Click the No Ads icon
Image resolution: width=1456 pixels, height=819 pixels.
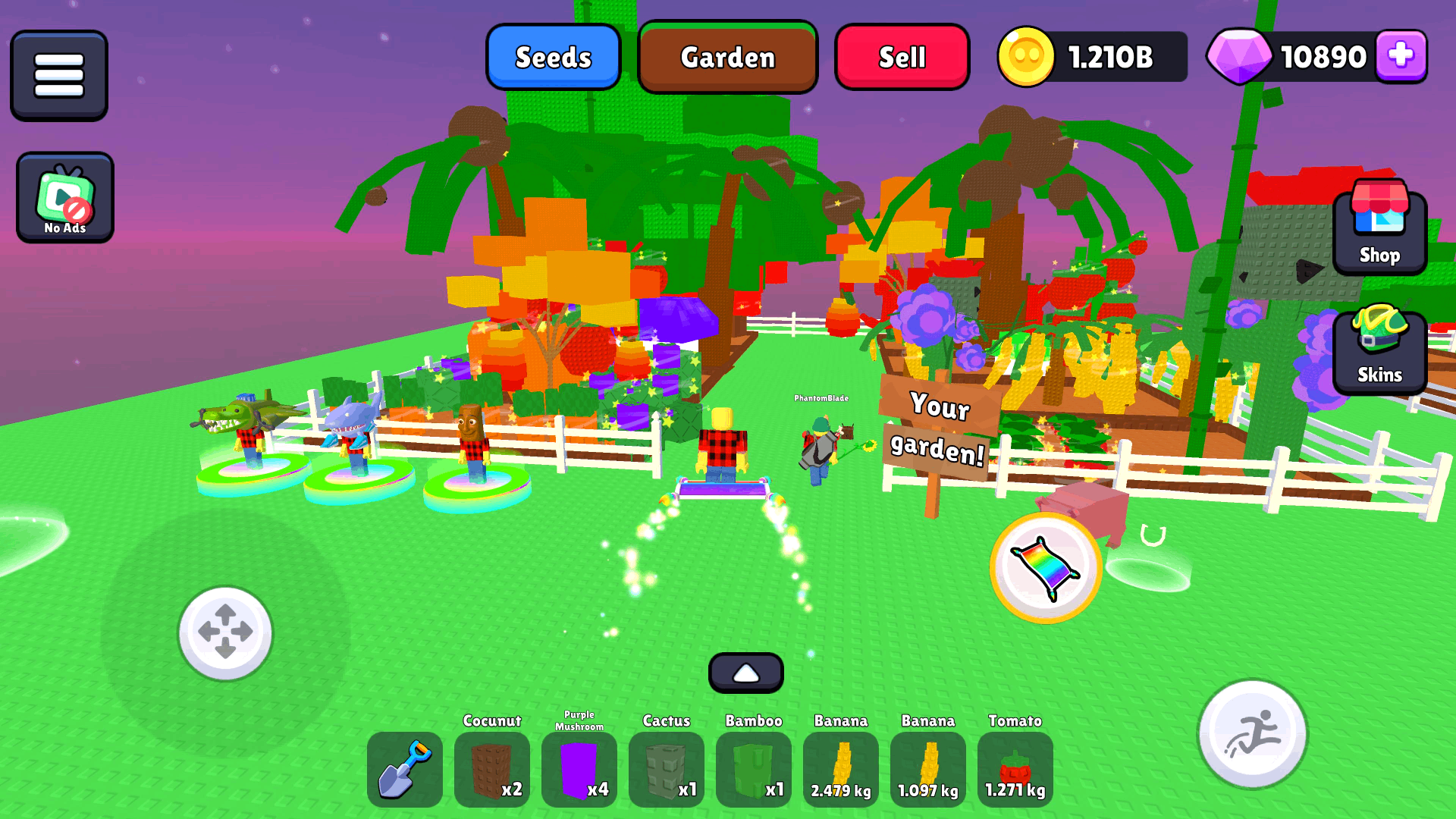pos(64,196)
